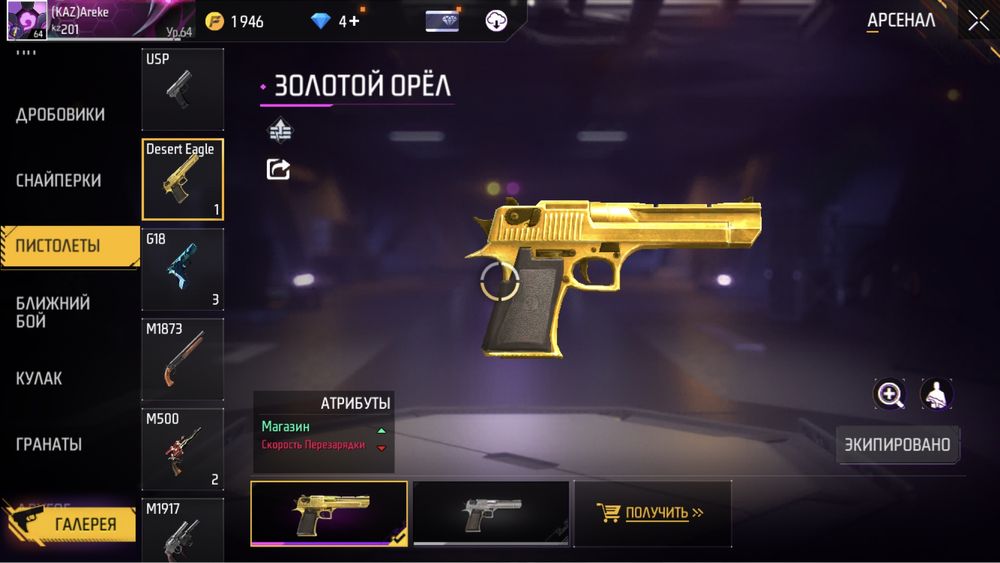Image resolution: width=1000 pixels, height=563 pixels.
Task: Choose the Кулак category
Action: tap(39, 378)
